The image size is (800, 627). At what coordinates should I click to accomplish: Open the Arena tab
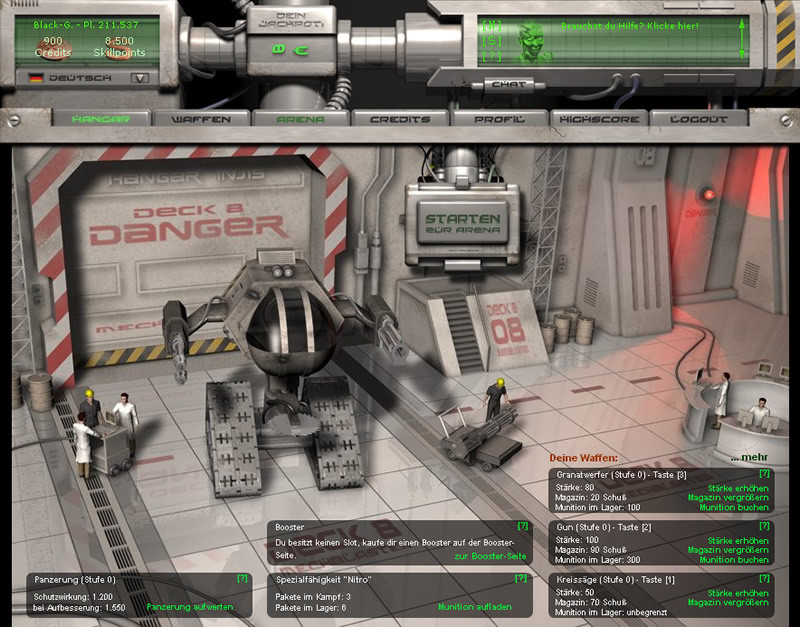coord(301,119)
